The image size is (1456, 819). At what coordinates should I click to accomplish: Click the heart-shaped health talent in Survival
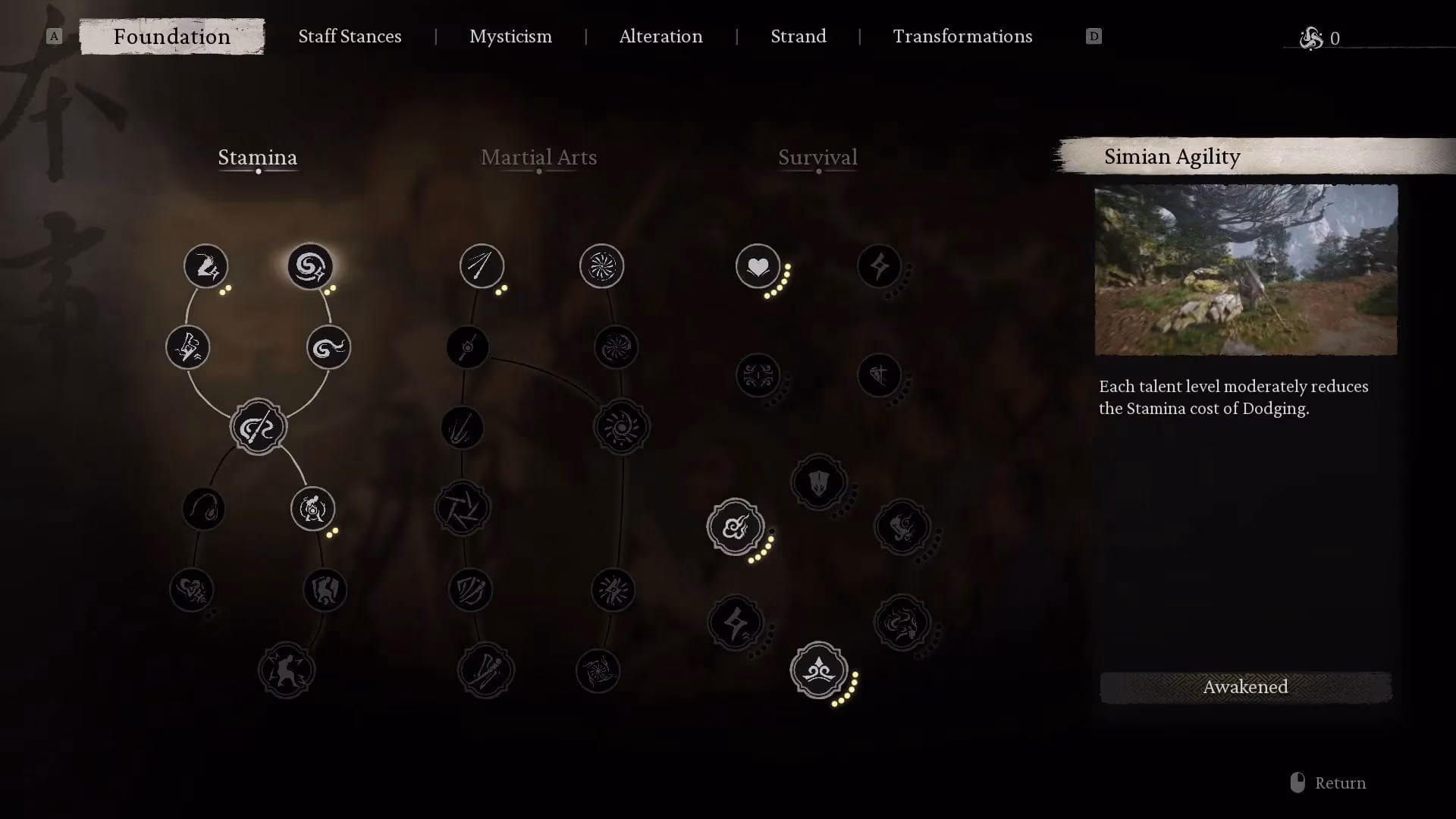coord(757,267)
